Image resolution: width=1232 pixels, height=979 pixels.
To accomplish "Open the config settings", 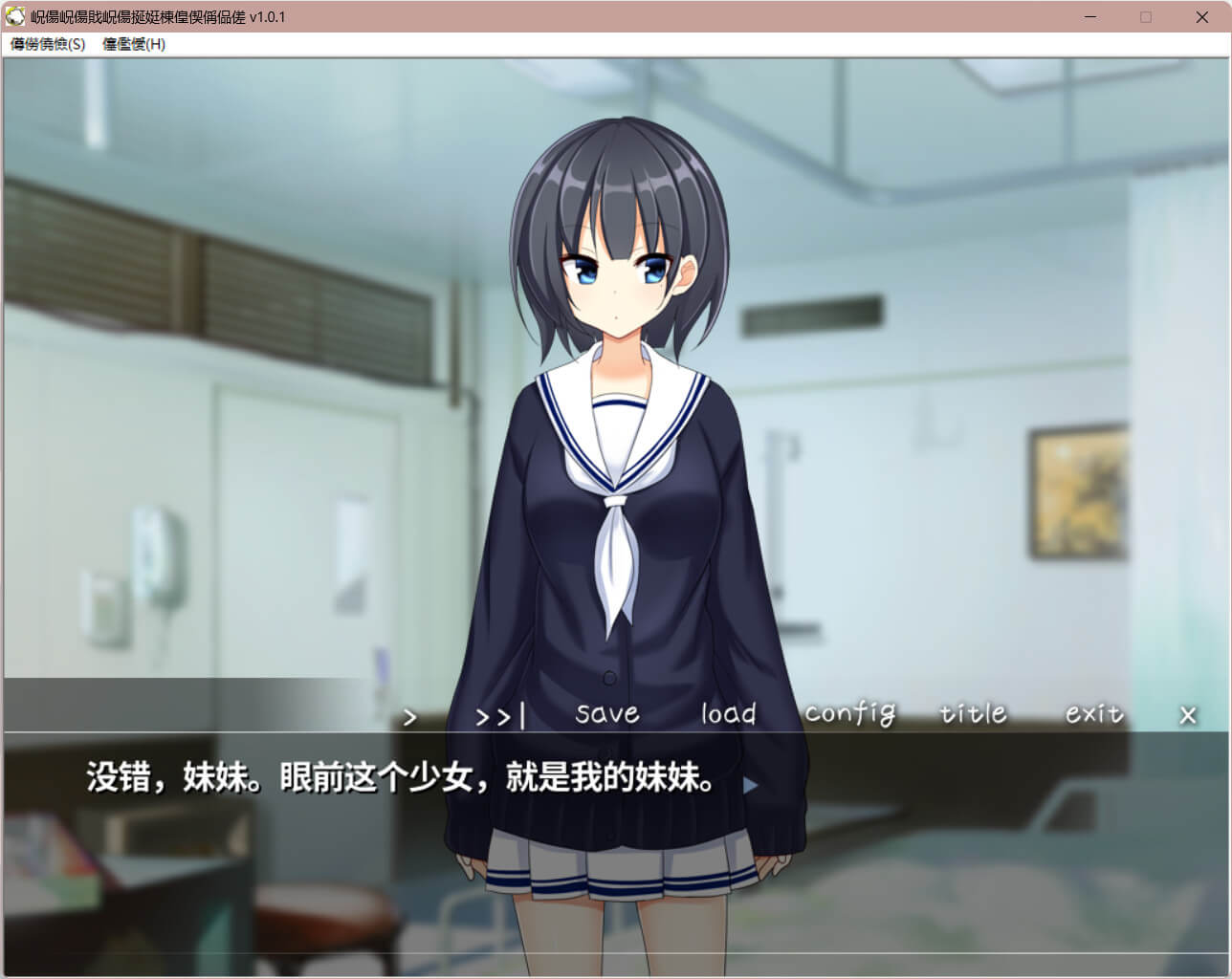I will [849, 714].
